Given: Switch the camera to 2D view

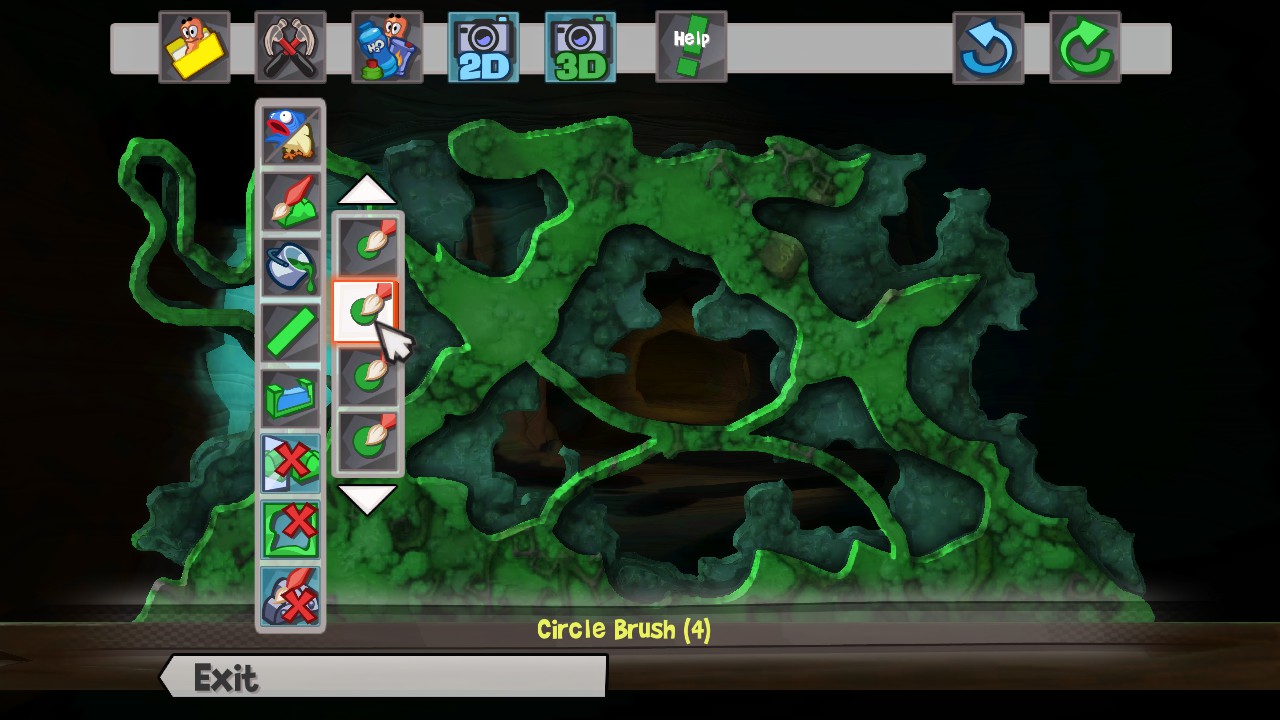Looking at the screenshot, I should 483,46.
